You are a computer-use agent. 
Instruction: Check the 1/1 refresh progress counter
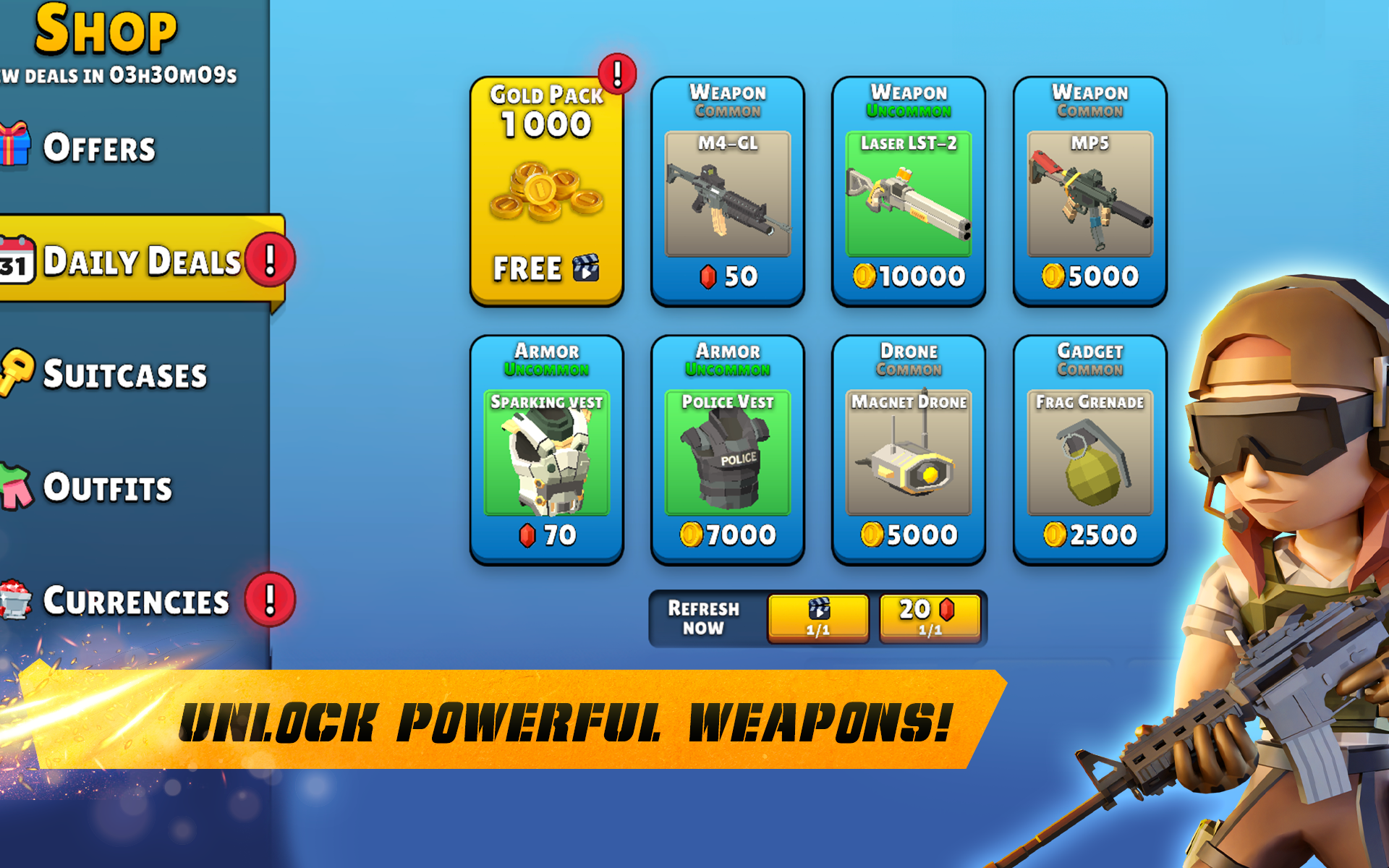pos(817,630)
